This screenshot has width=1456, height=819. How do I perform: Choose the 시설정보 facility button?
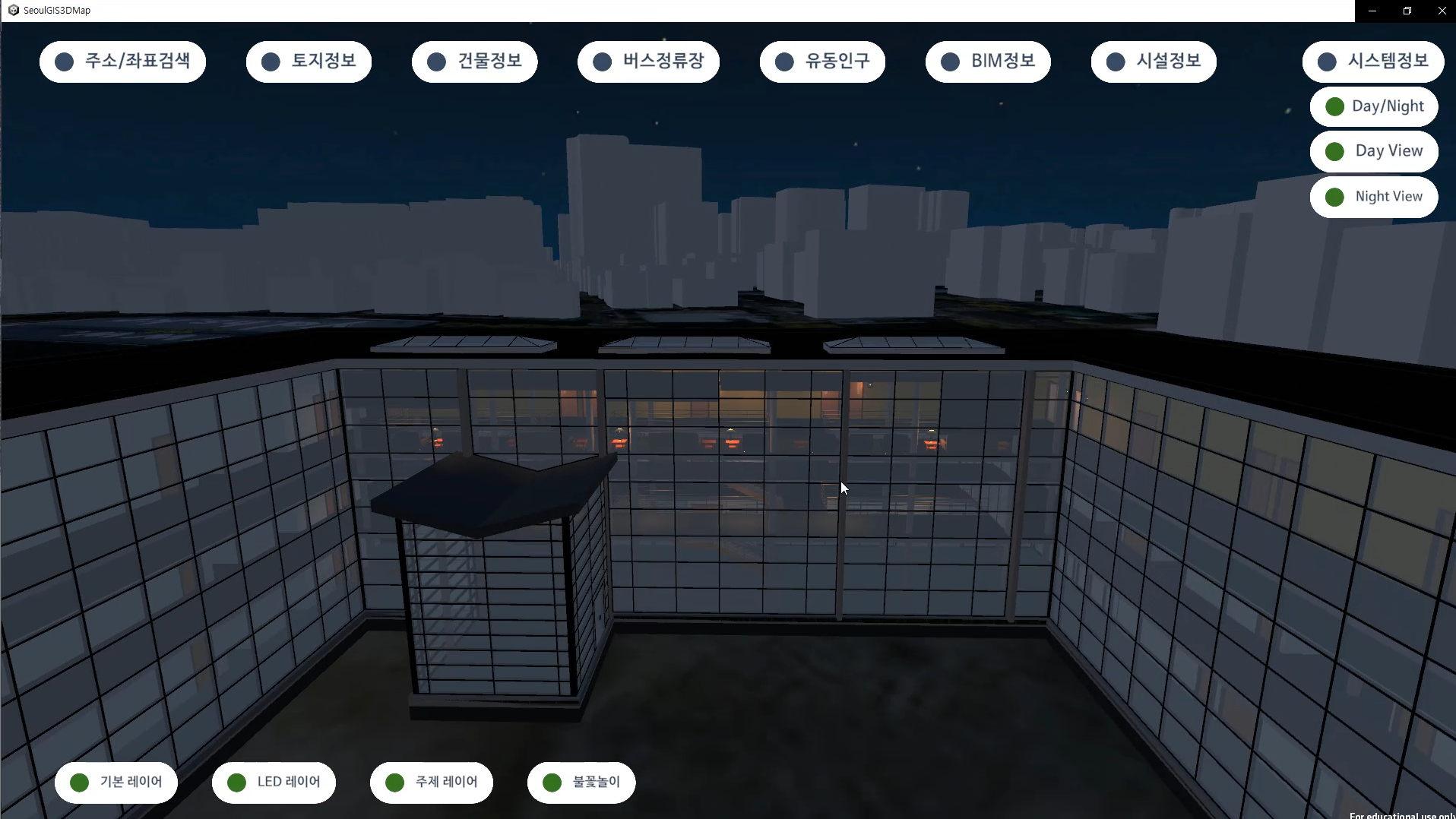(1154, 62)
